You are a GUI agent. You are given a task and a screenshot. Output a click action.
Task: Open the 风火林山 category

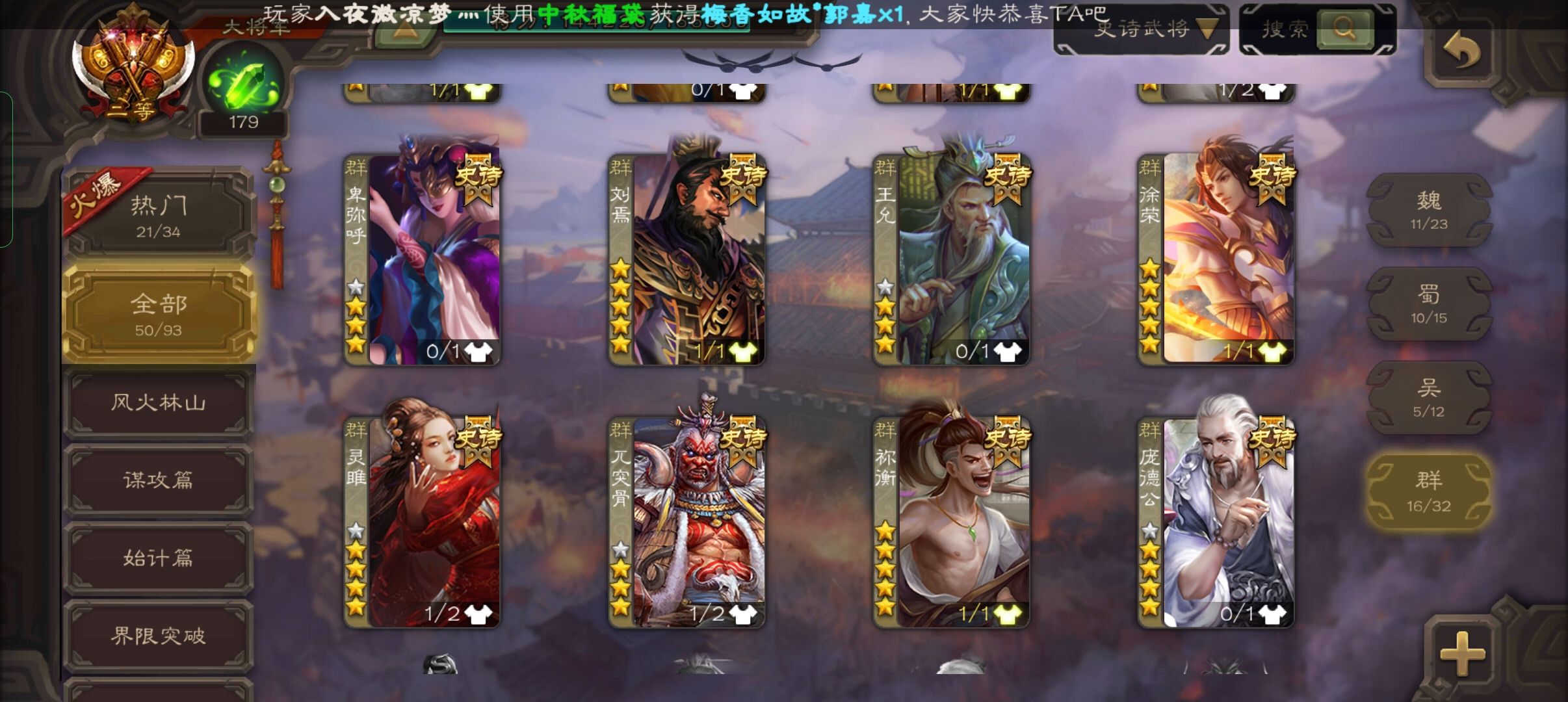pos(159,402)
